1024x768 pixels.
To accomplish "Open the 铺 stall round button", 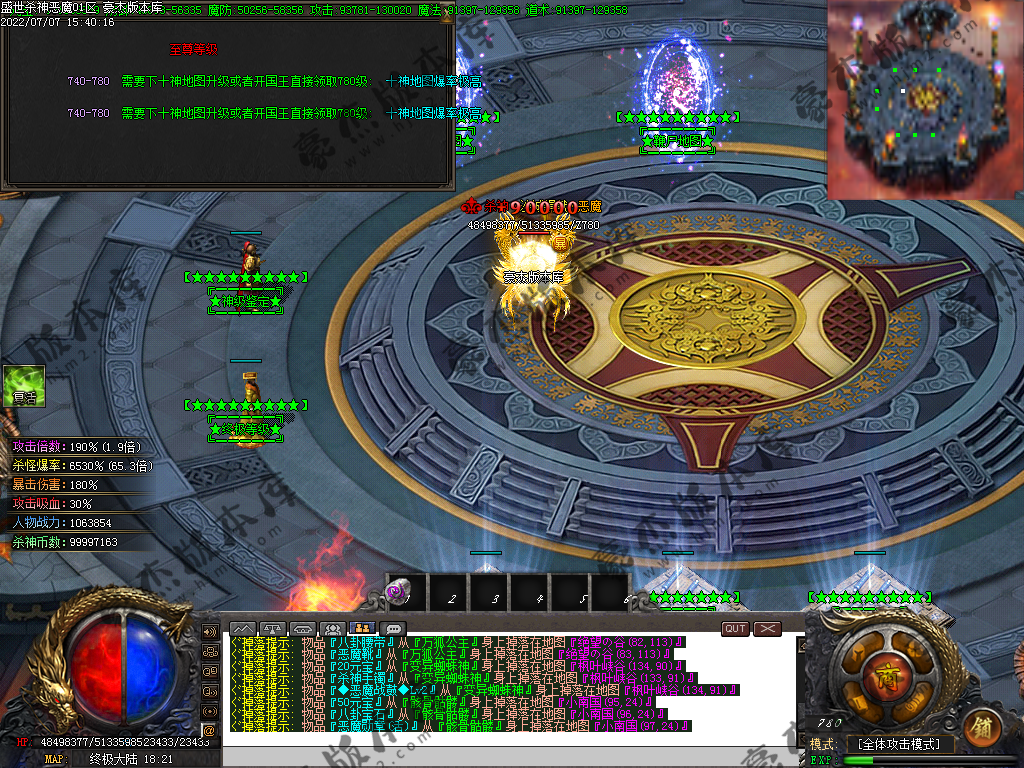I will tap(982, 726).
